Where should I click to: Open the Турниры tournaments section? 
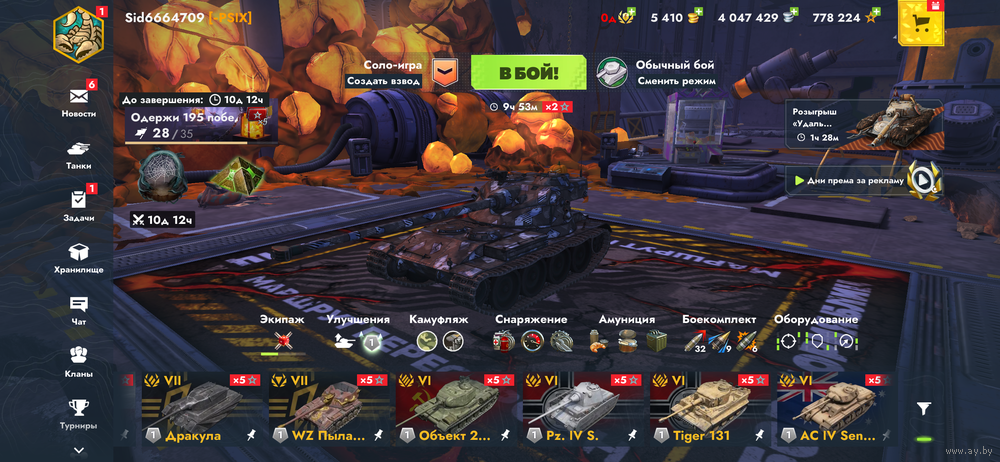[79, 411]
